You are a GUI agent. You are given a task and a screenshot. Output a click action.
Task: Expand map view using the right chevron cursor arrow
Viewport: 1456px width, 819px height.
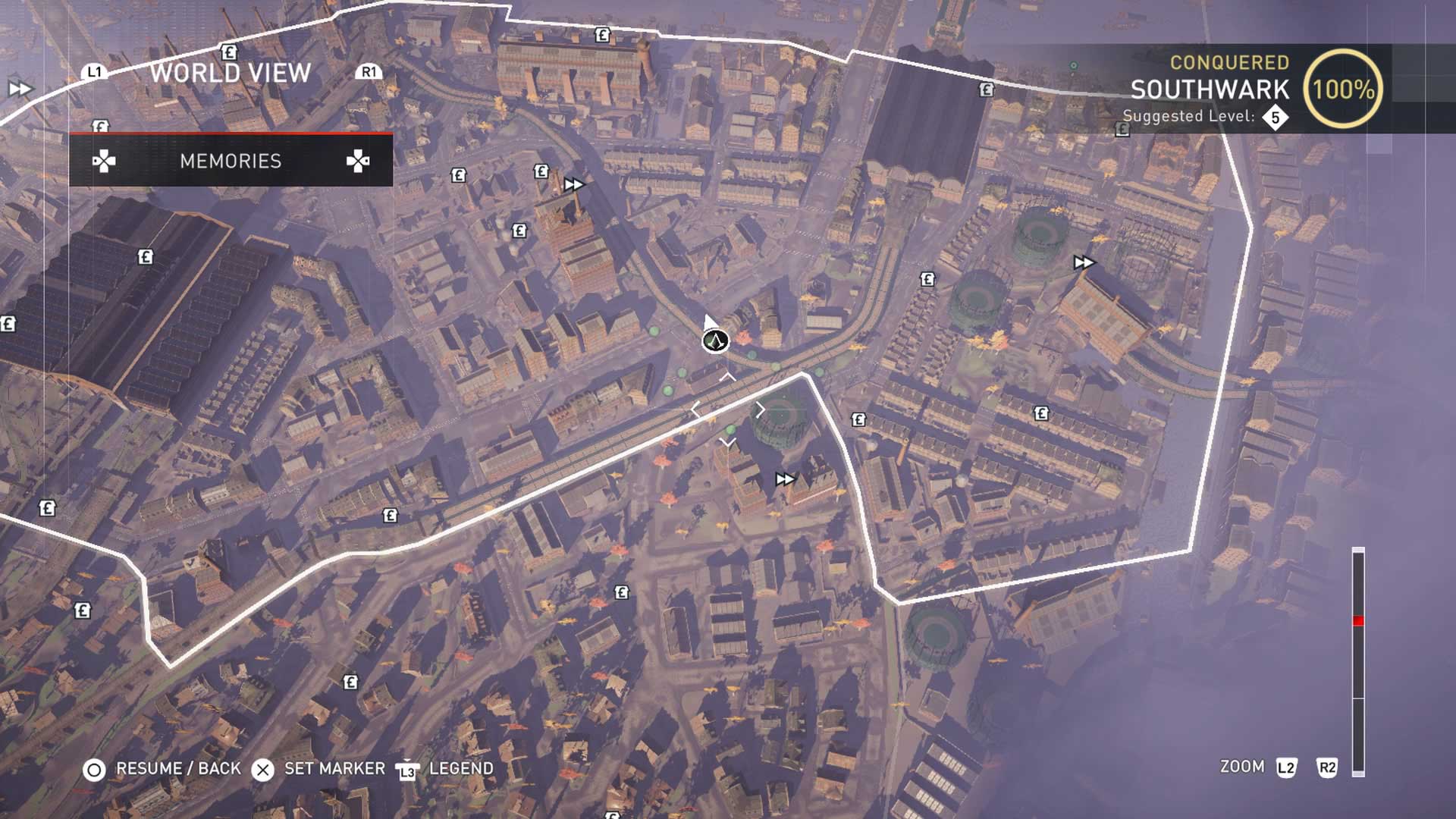(761, 409)
